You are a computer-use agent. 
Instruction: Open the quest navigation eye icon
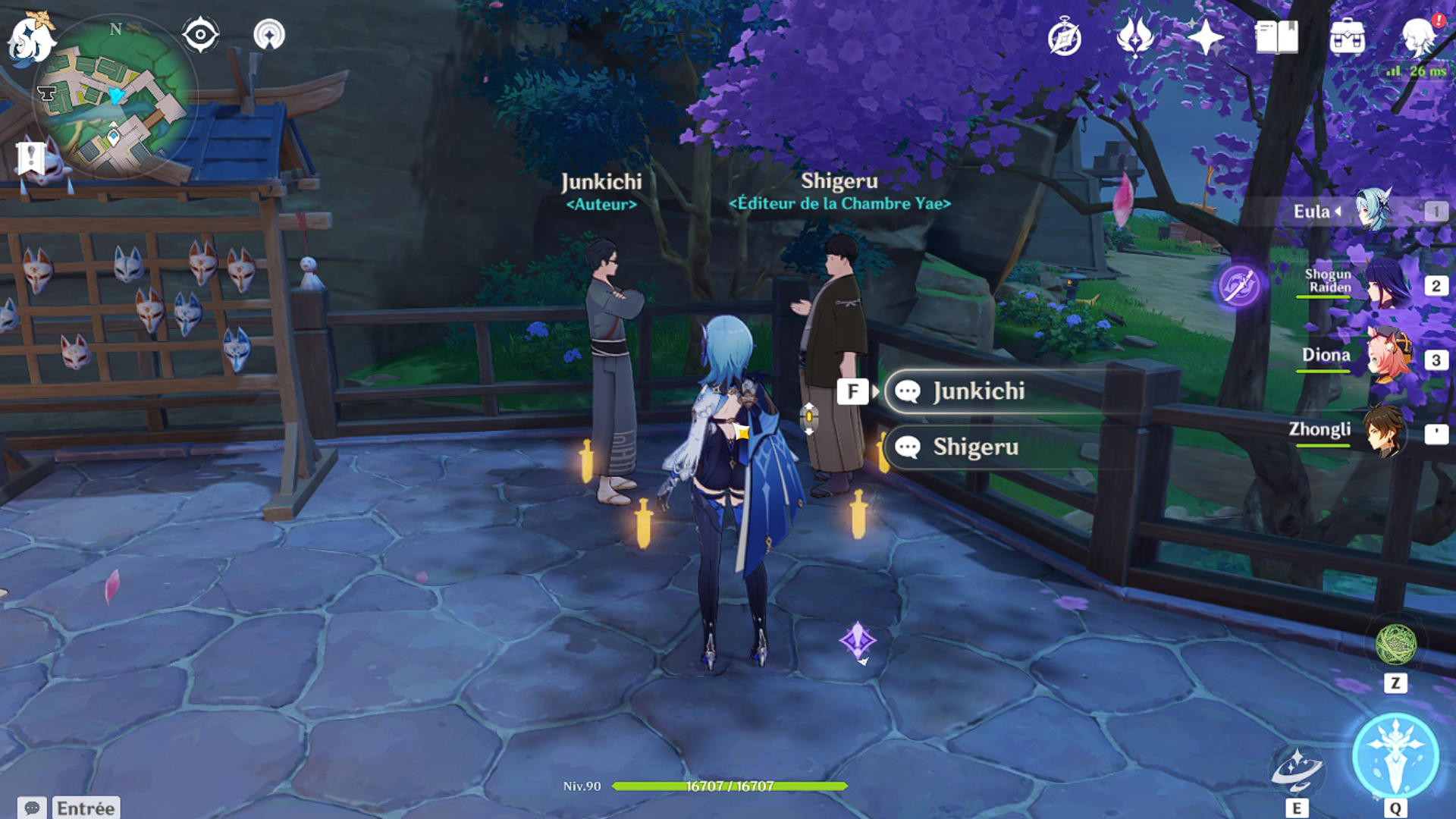[x=200, y=35]
